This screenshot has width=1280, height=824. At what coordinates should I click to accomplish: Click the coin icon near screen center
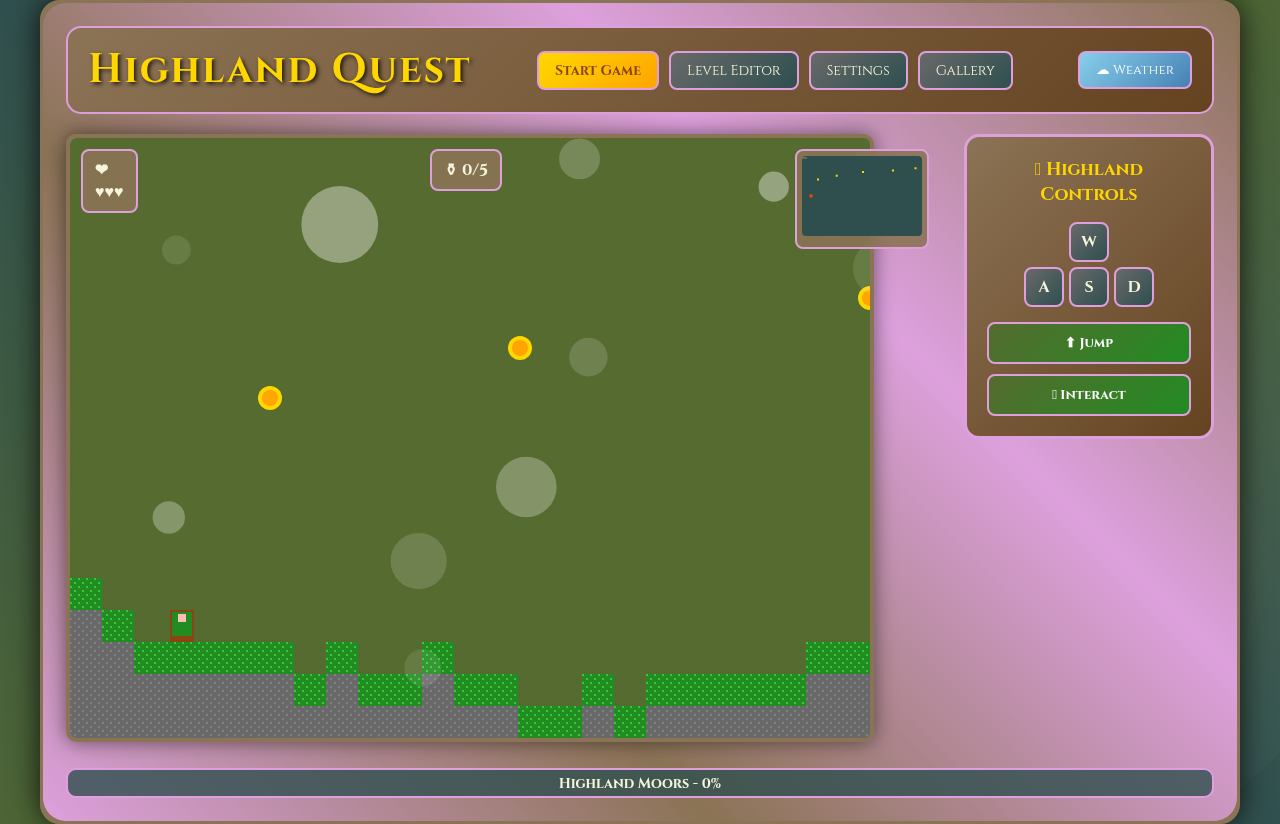tap(519, 348)
